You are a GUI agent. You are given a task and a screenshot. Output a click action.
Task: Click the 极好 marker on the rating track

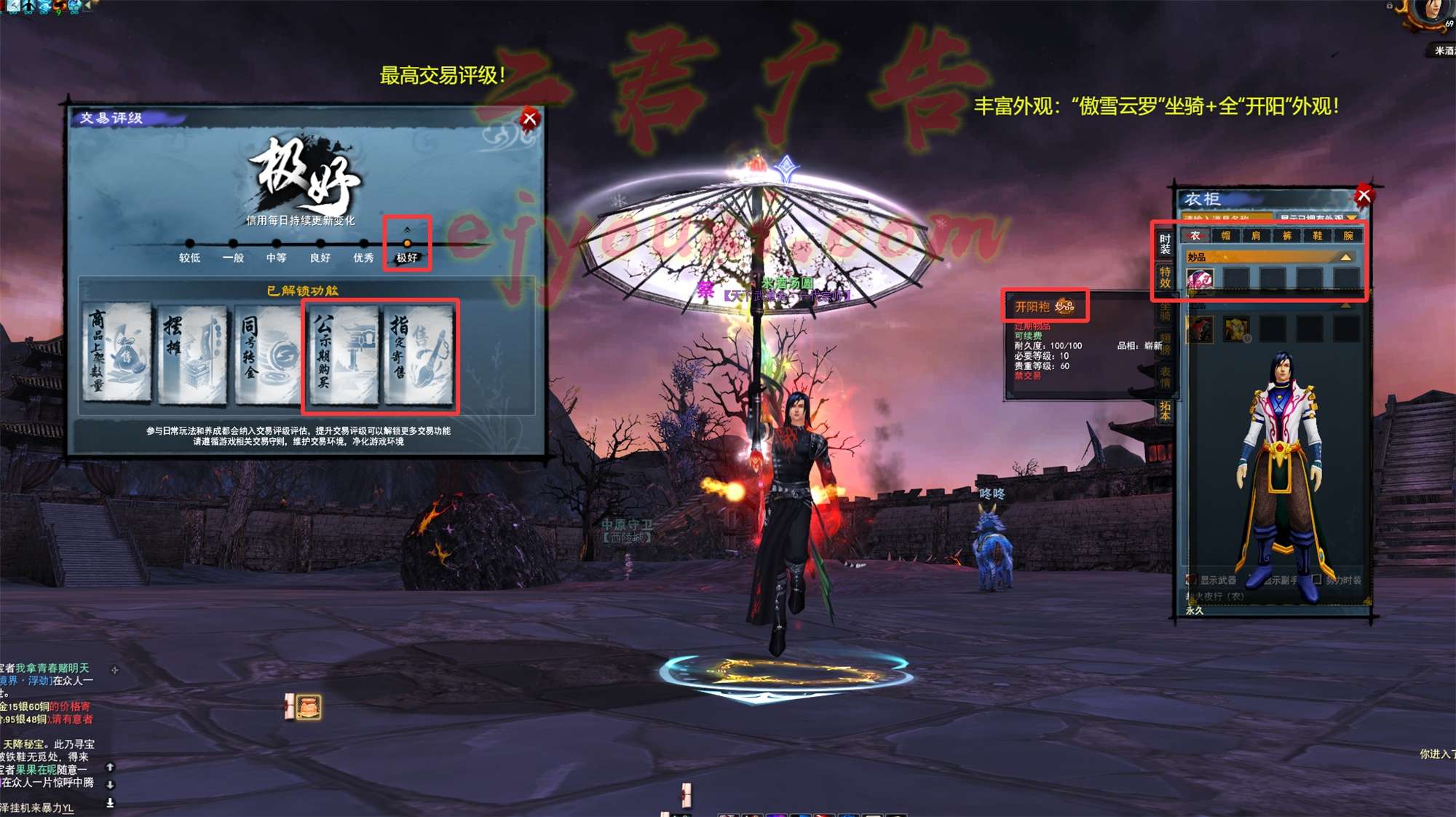click(407, 243)
